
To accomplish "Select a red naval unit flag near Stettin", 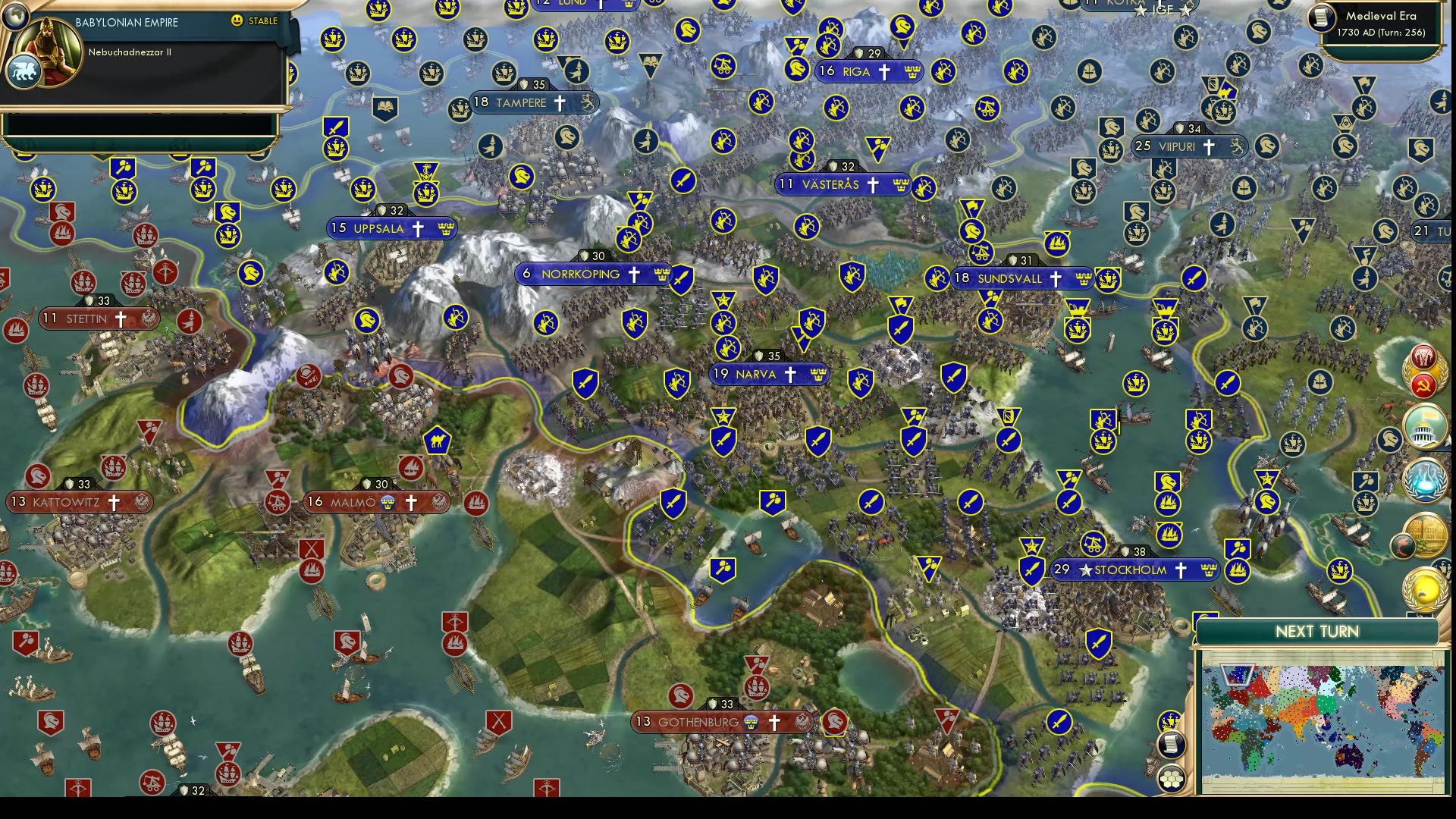I will click(x=83, y=281).
